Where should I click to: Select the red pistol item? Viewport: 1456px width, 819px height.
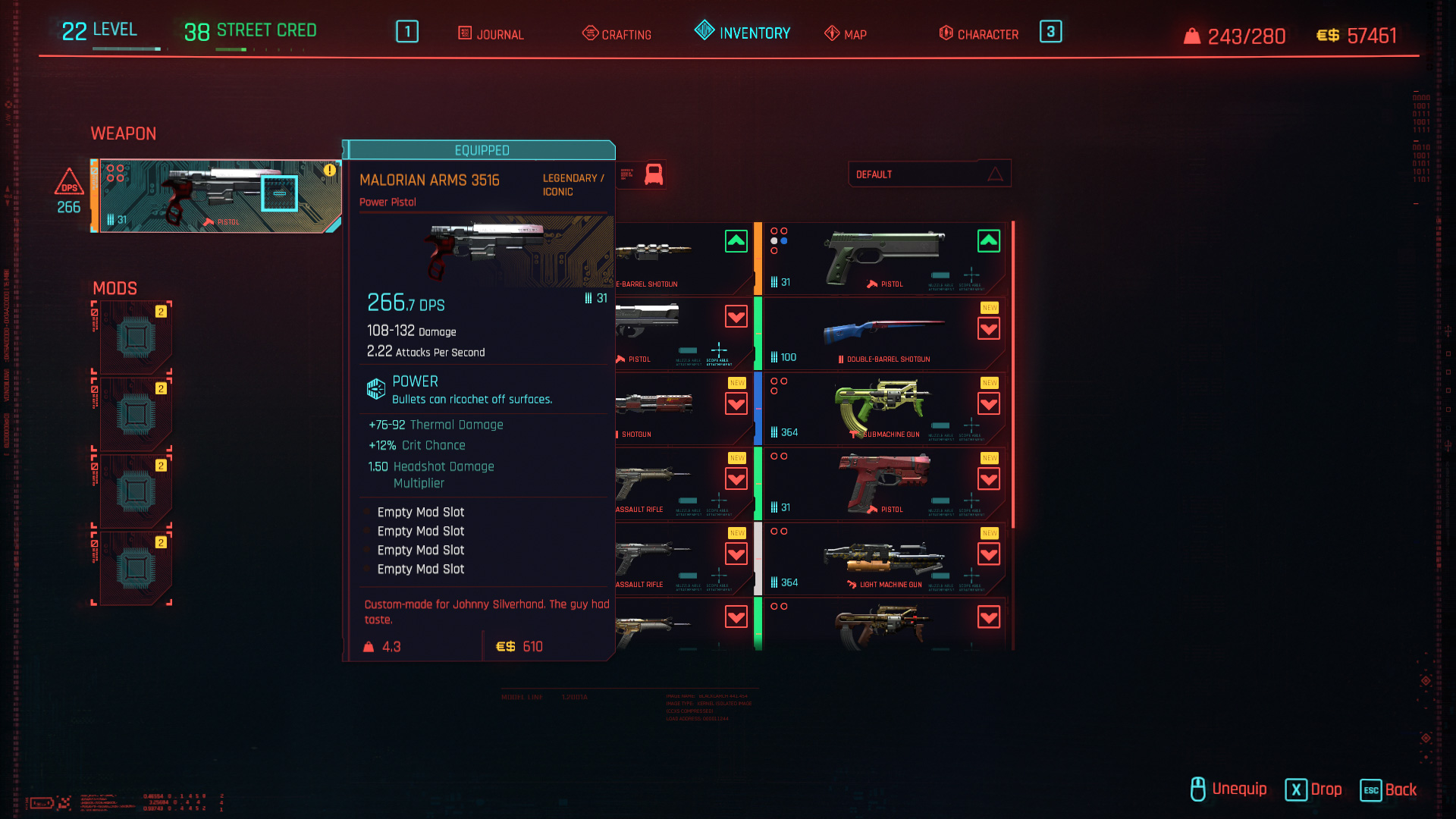click(x=884, y=484)
